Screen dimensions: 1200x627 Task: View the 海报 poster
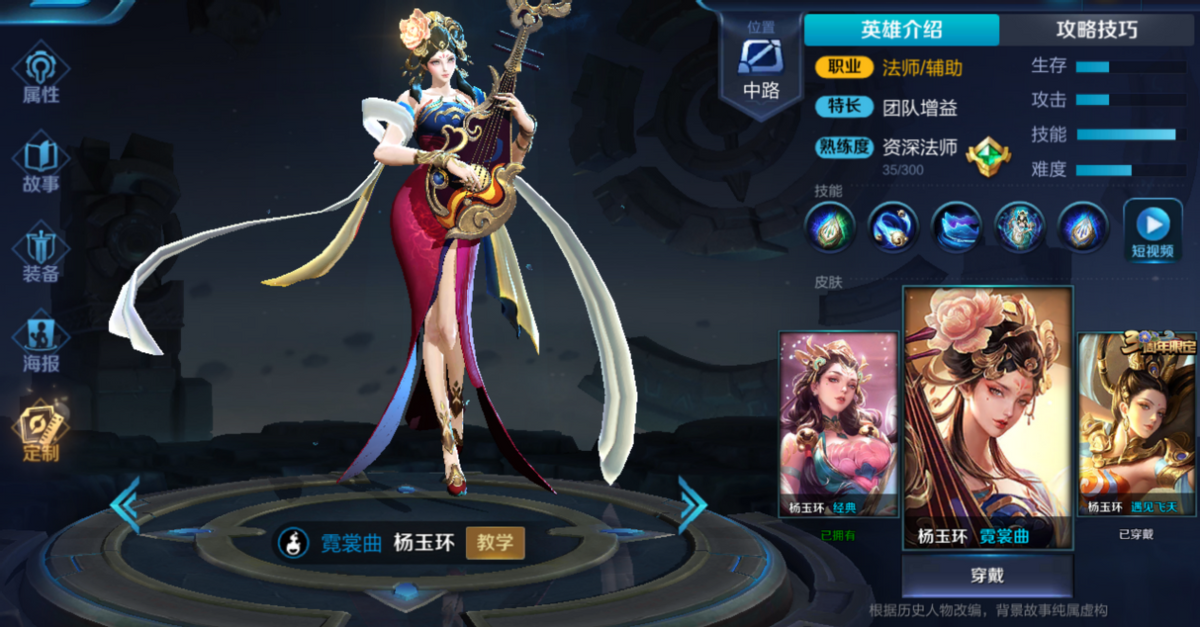click(x=41, y=345)
